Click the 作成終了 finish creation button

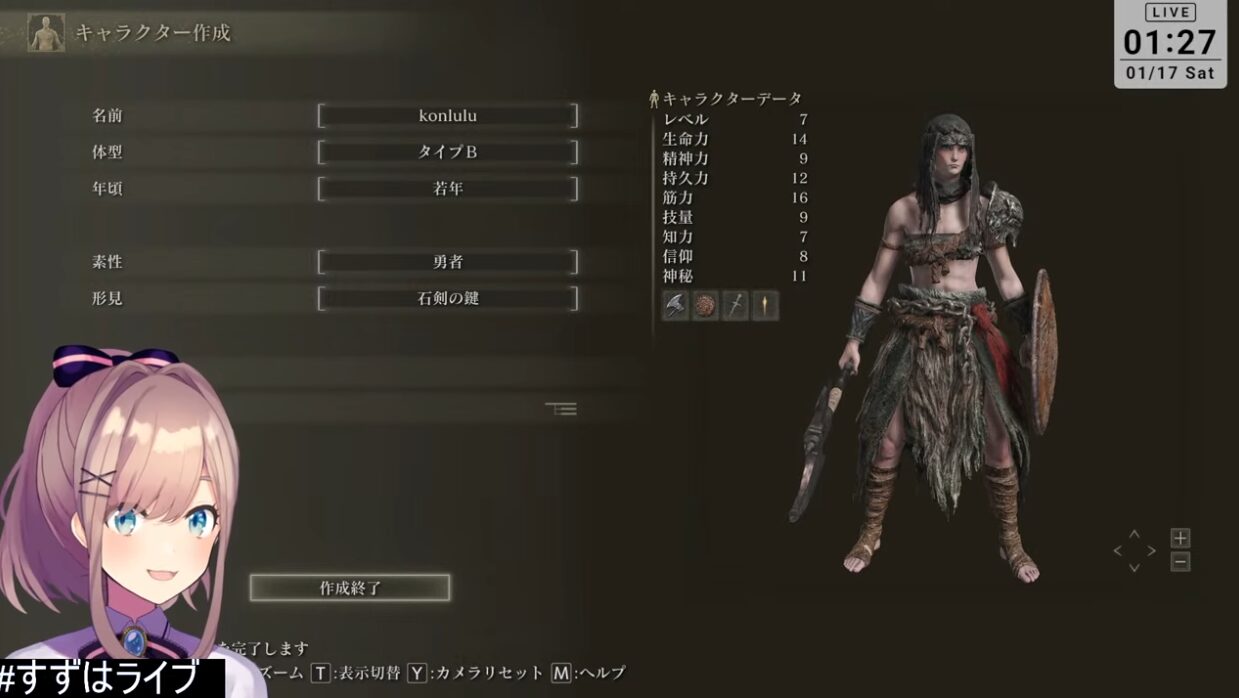coord(349,588)
